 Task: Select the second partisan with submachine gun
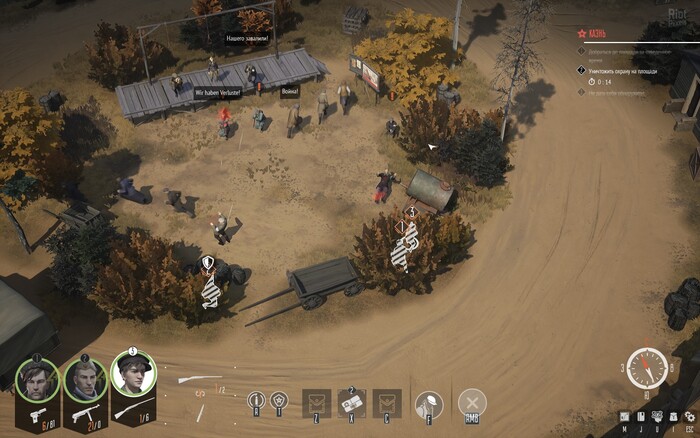[x=84, y=380]
